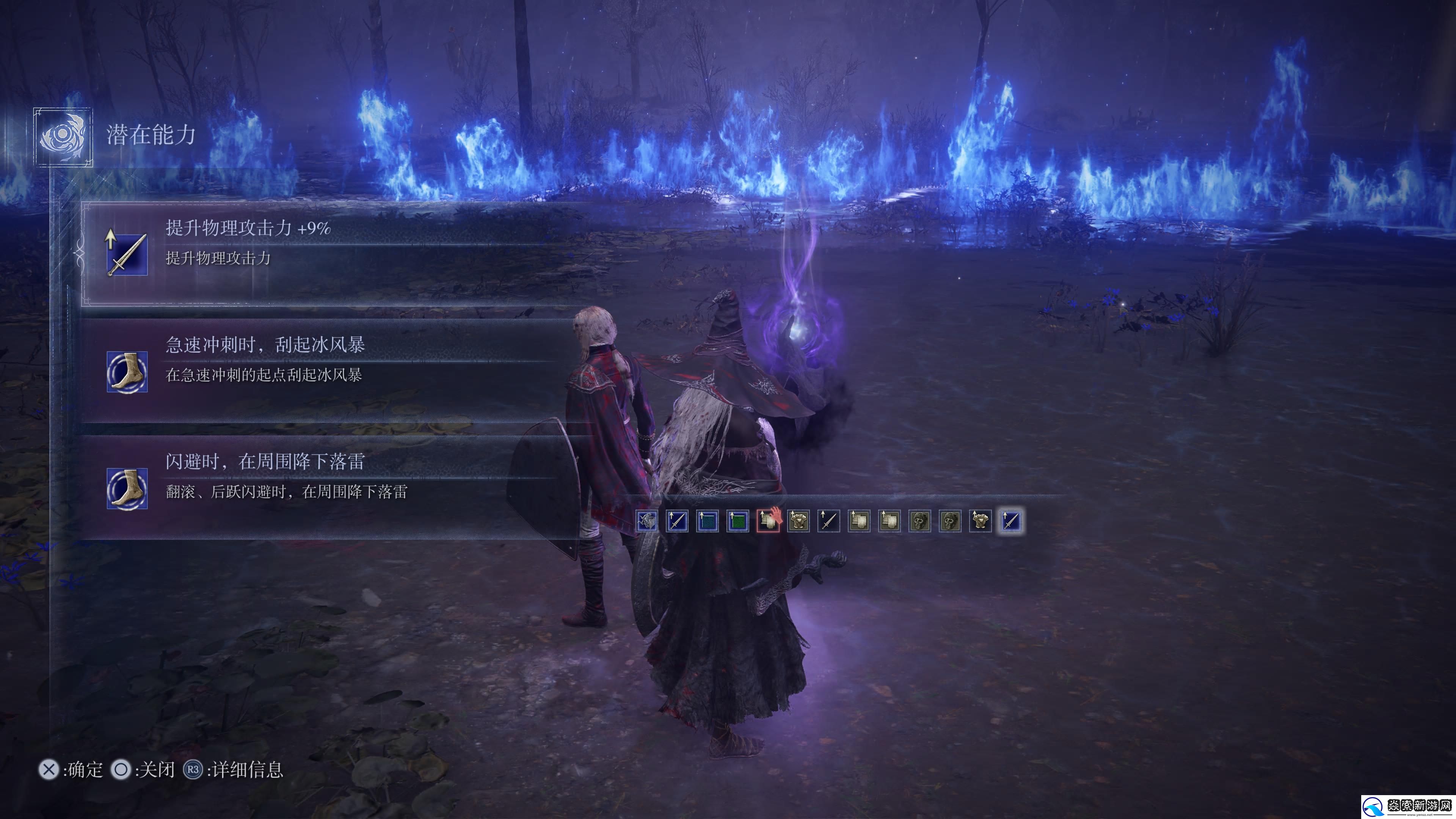Image resolution: width=1456 pixels, height=819 pixels.
Task: Select the red-bordered scroll icon with hand
Action: click(768, 521)
